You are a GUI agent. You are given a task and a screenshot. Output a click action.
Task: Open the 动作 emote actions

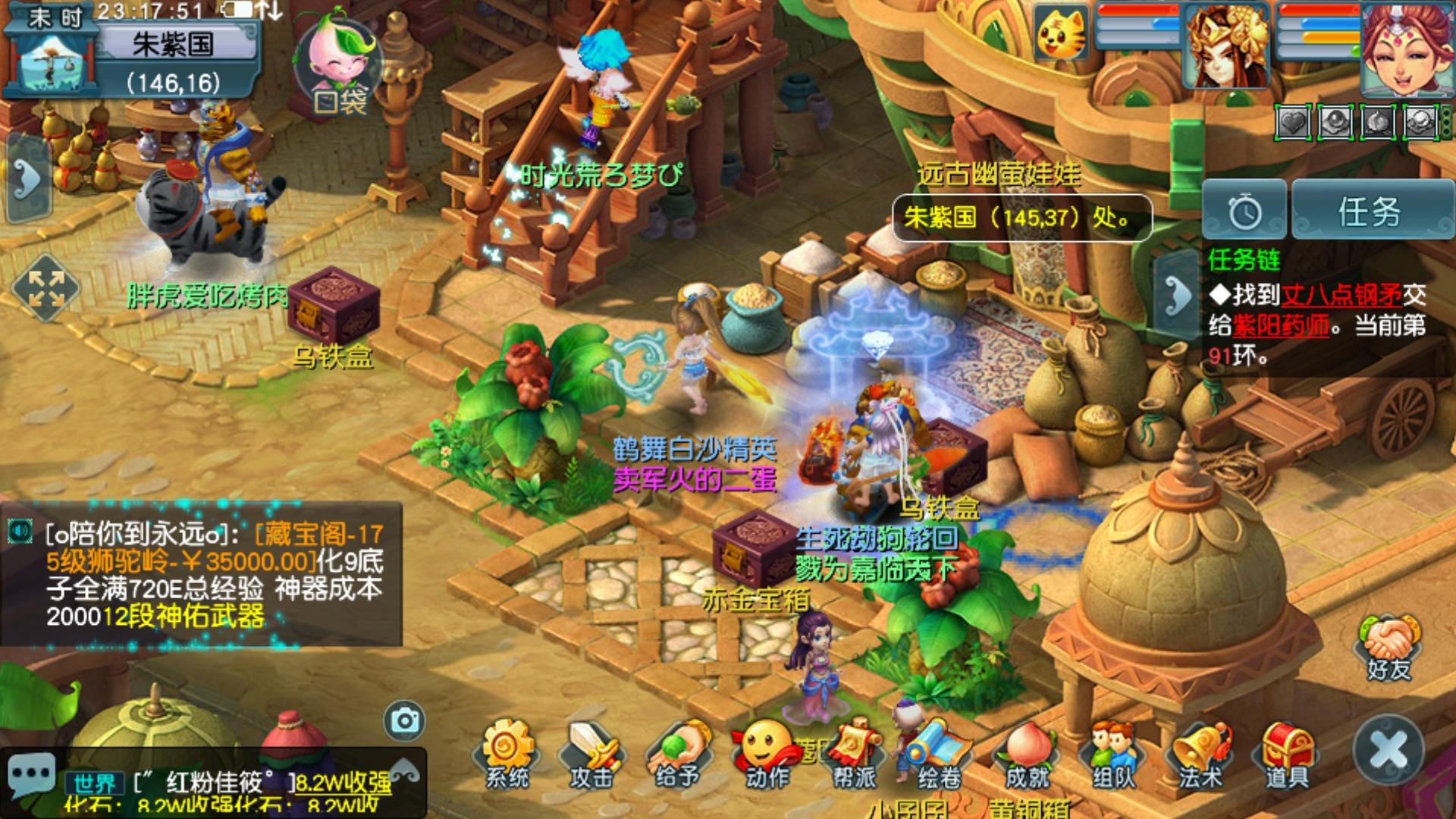(766, 755)
